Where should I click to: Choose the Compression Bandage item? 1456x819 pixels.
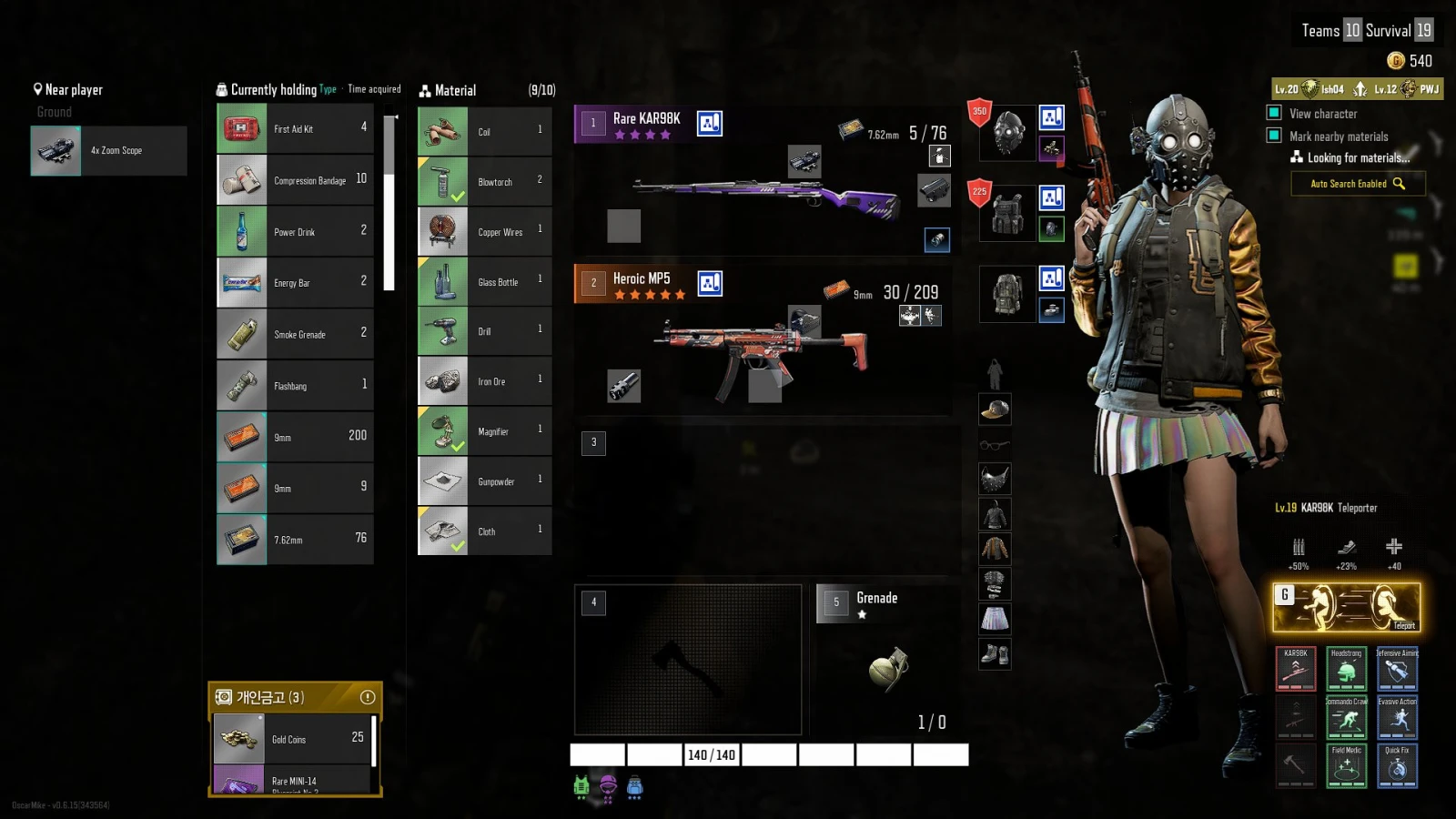[x=295, y=180]
